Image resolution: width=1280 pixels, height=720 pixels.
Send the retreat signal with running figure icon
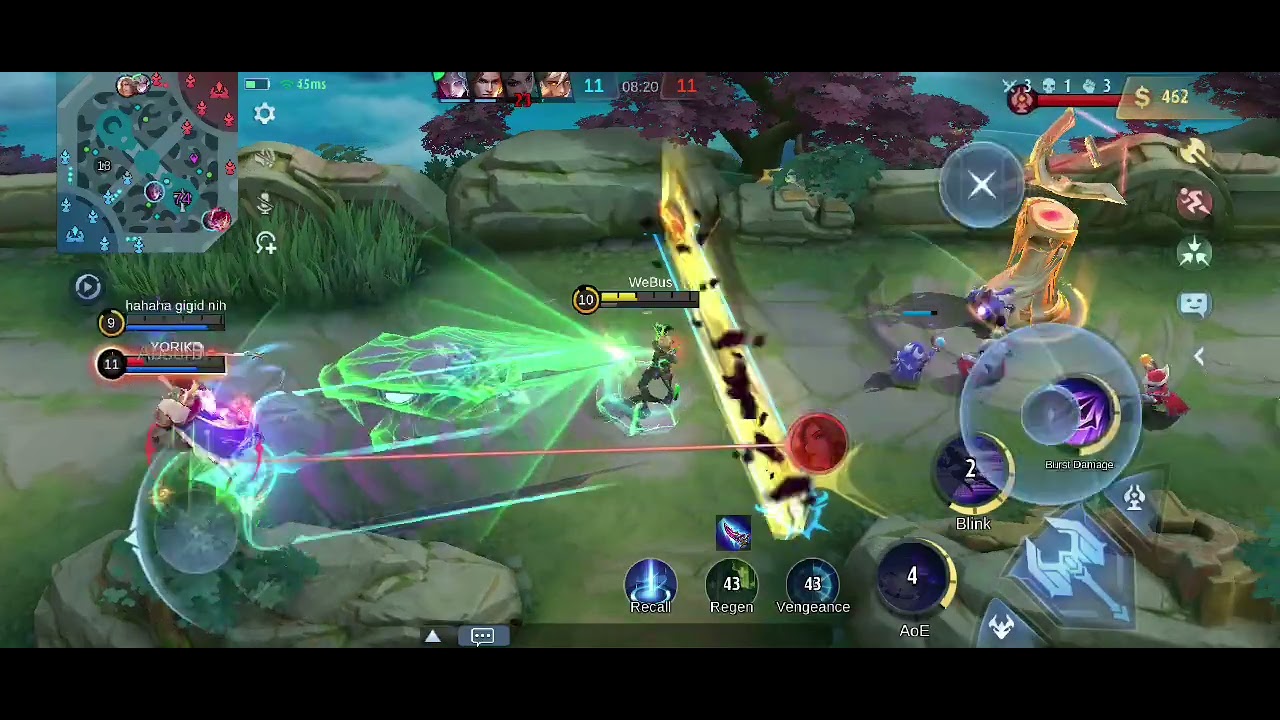[x=1195, y=203]
